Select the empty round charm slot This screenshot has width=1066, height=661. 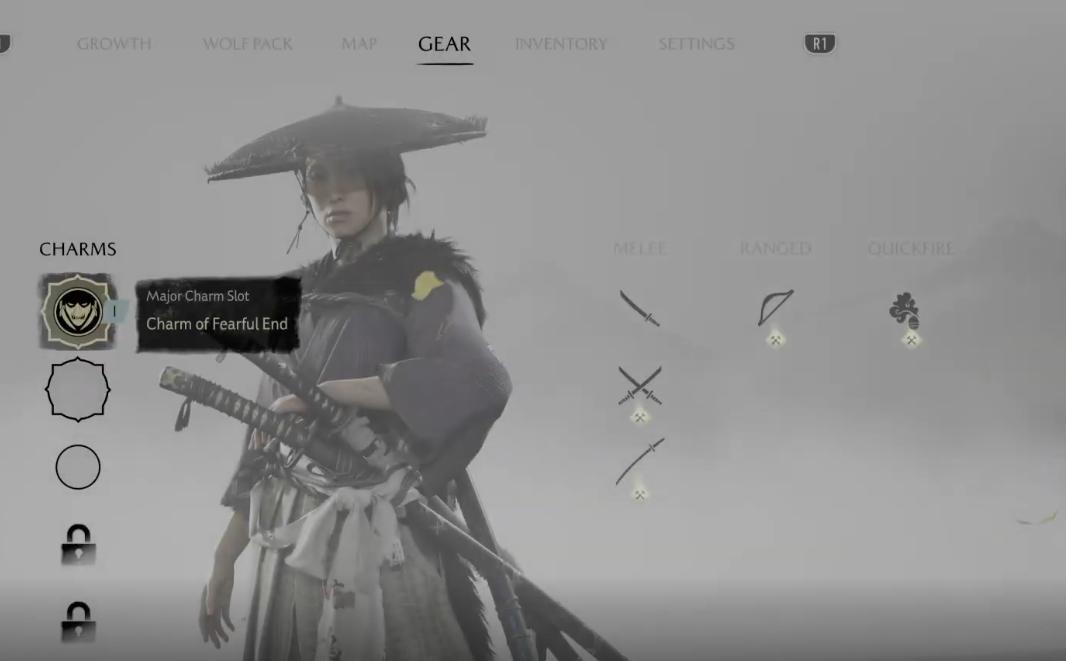coord(78,467)
